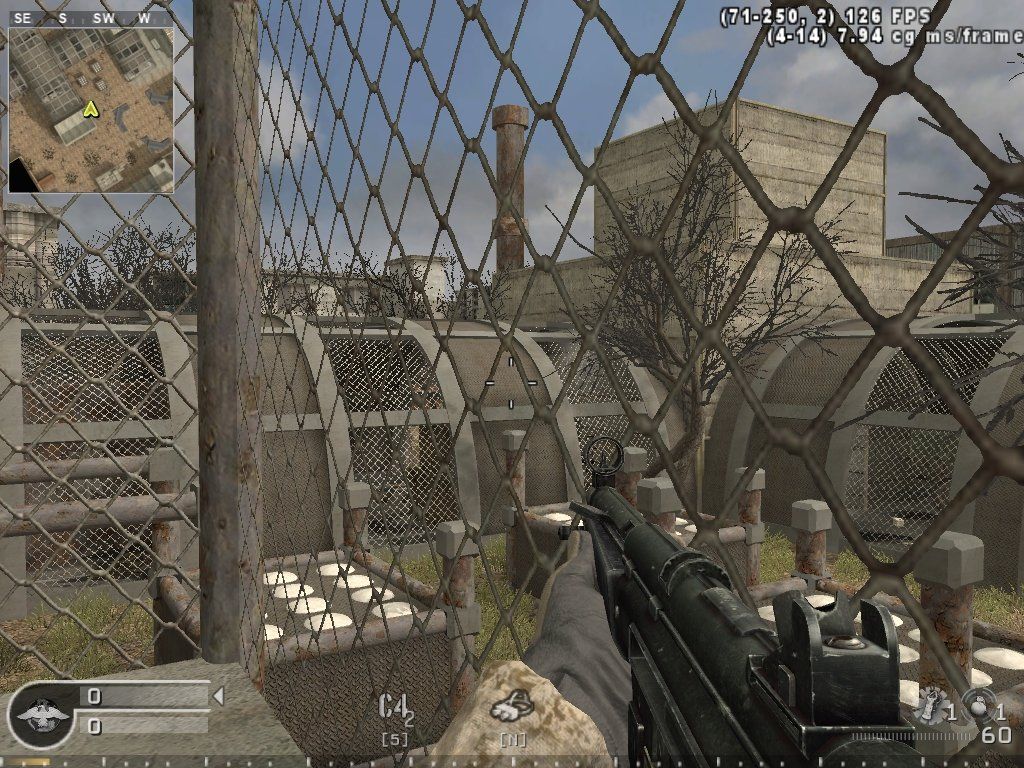Toggle the night vision goggles icon

[x=512, y=708]
